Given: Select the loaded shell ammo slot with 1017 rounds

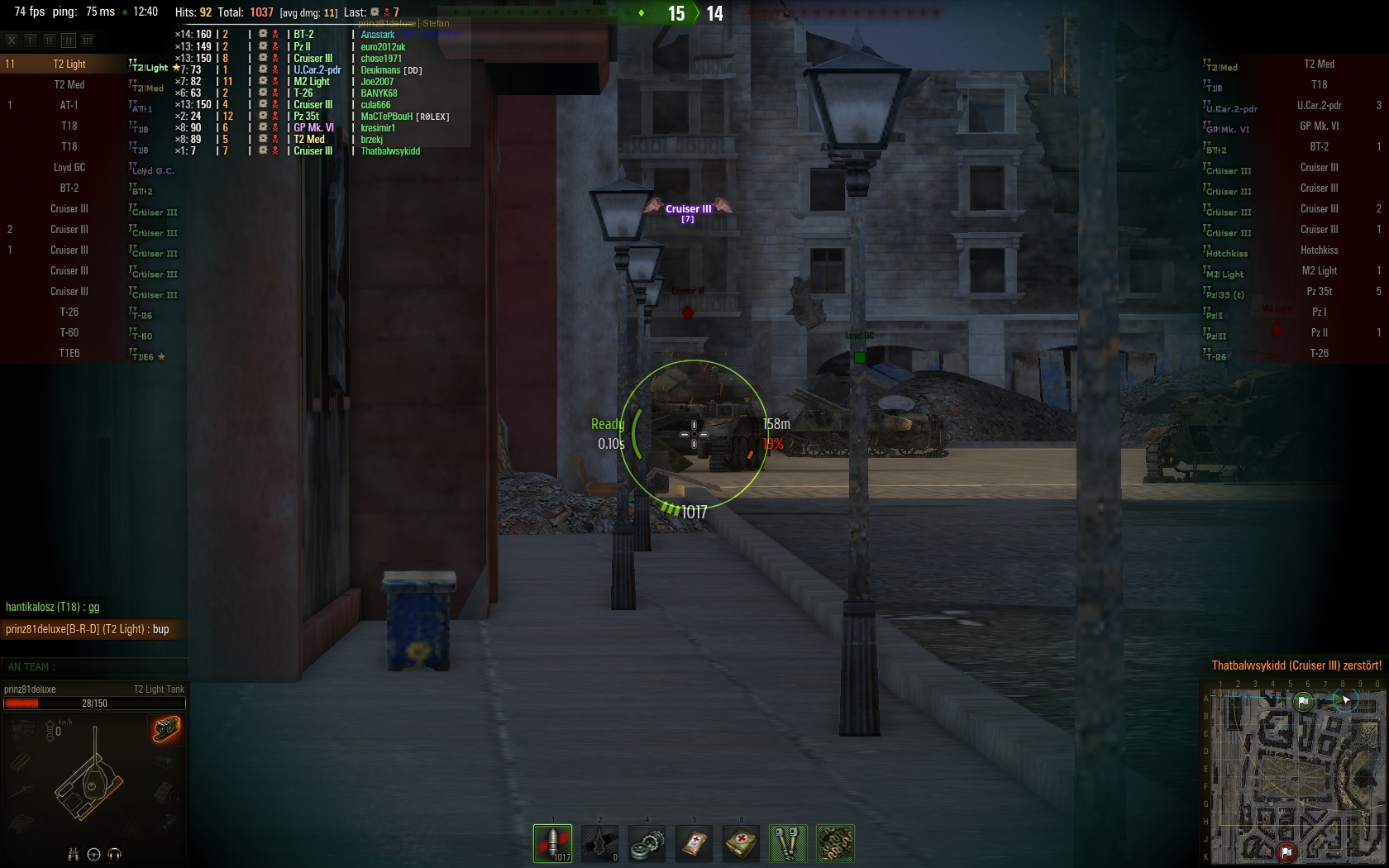Looking at the screenshot, I should click(x=552, y=843).
